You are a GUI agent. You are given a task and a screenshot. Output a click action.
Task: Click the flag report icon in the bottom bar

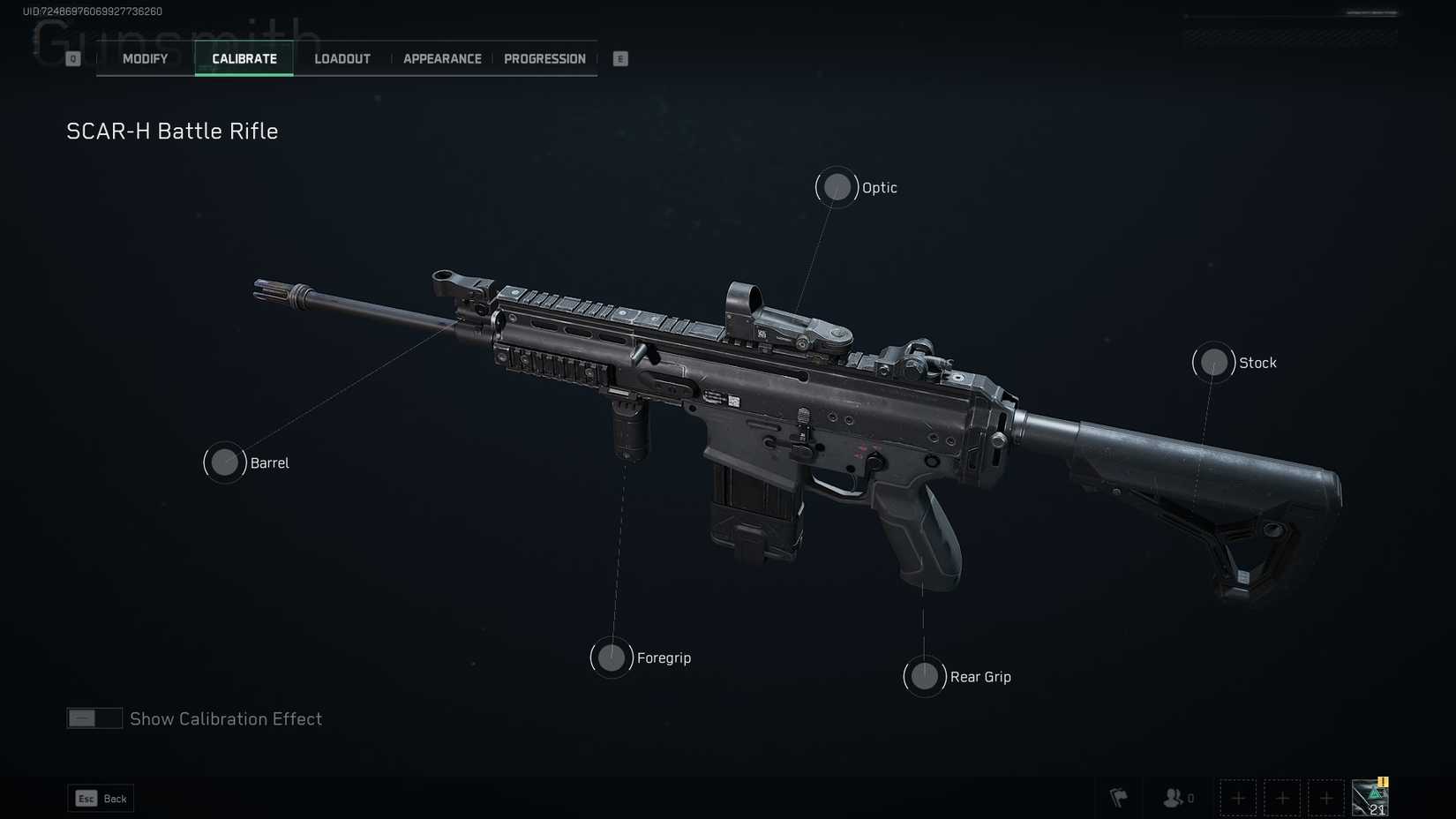(x=1119, y=798)
